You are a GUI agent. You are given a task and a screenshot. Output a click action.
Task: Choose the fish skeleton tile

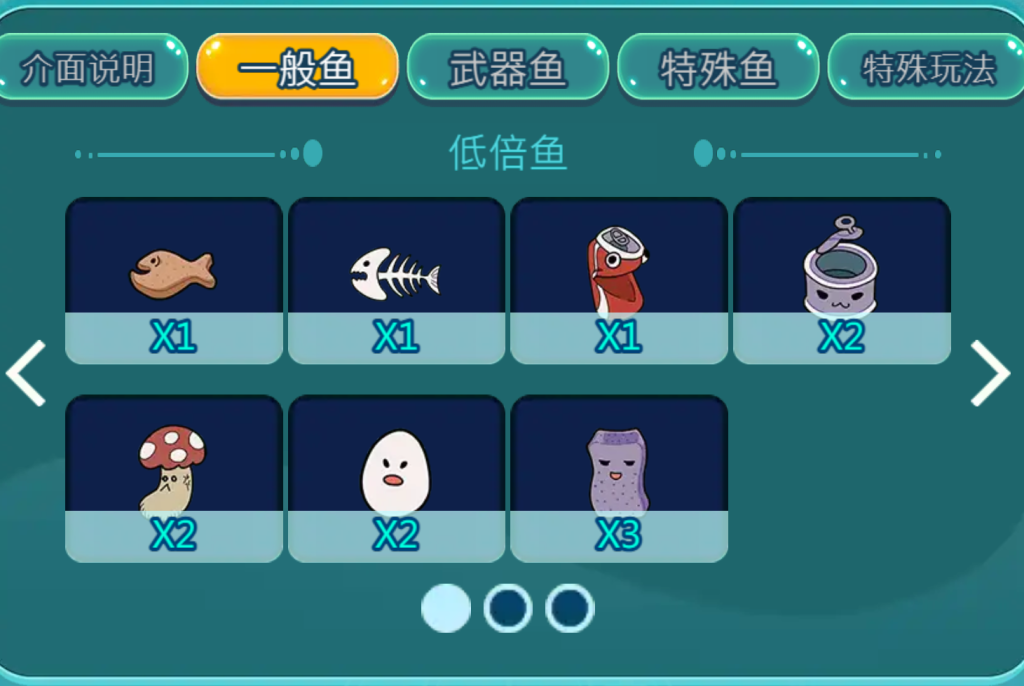tap(396, 280)
